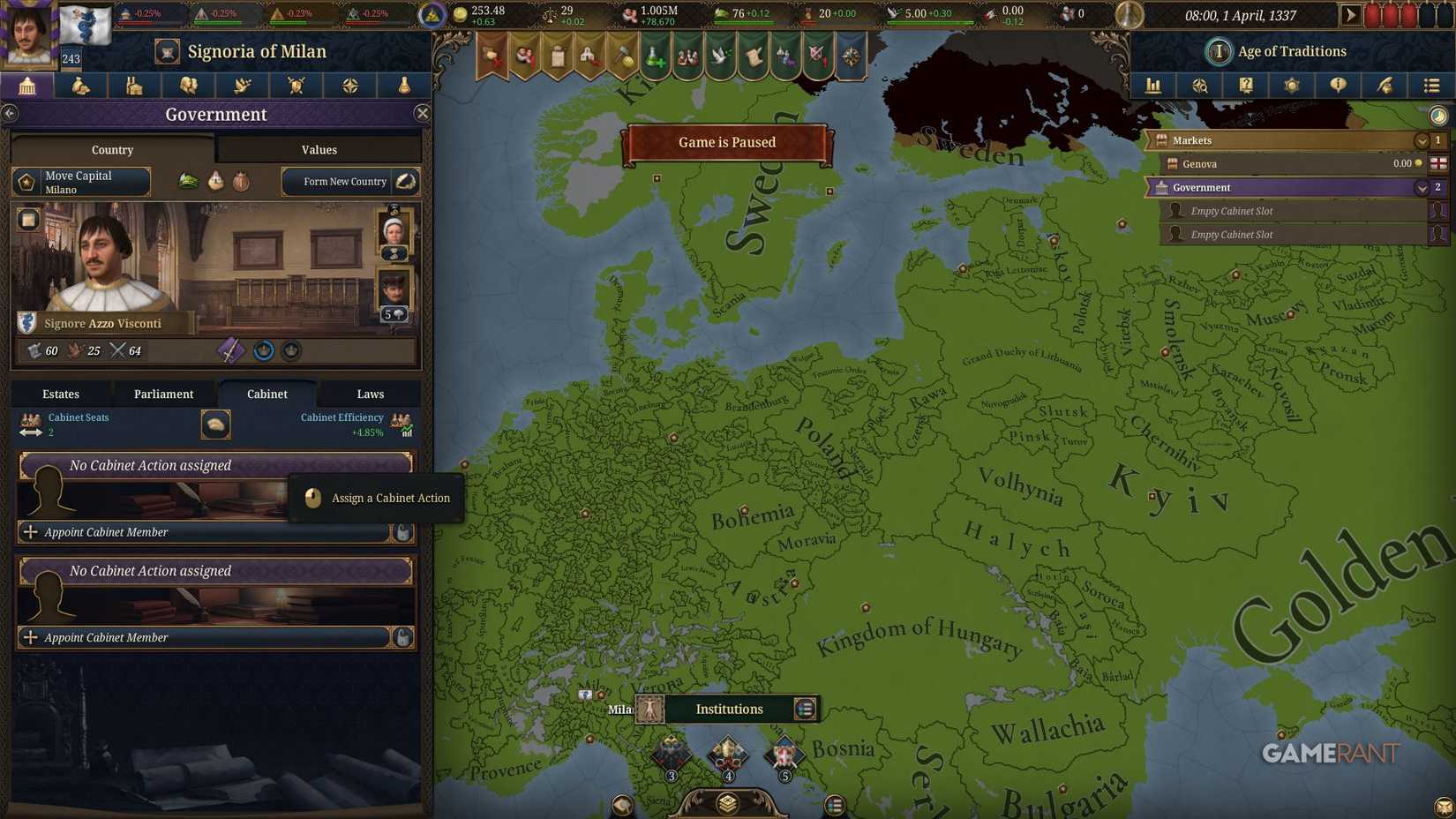Open the Military panel via crossed swords icon
Screen dimensions: 1456x819
[296, 86]
